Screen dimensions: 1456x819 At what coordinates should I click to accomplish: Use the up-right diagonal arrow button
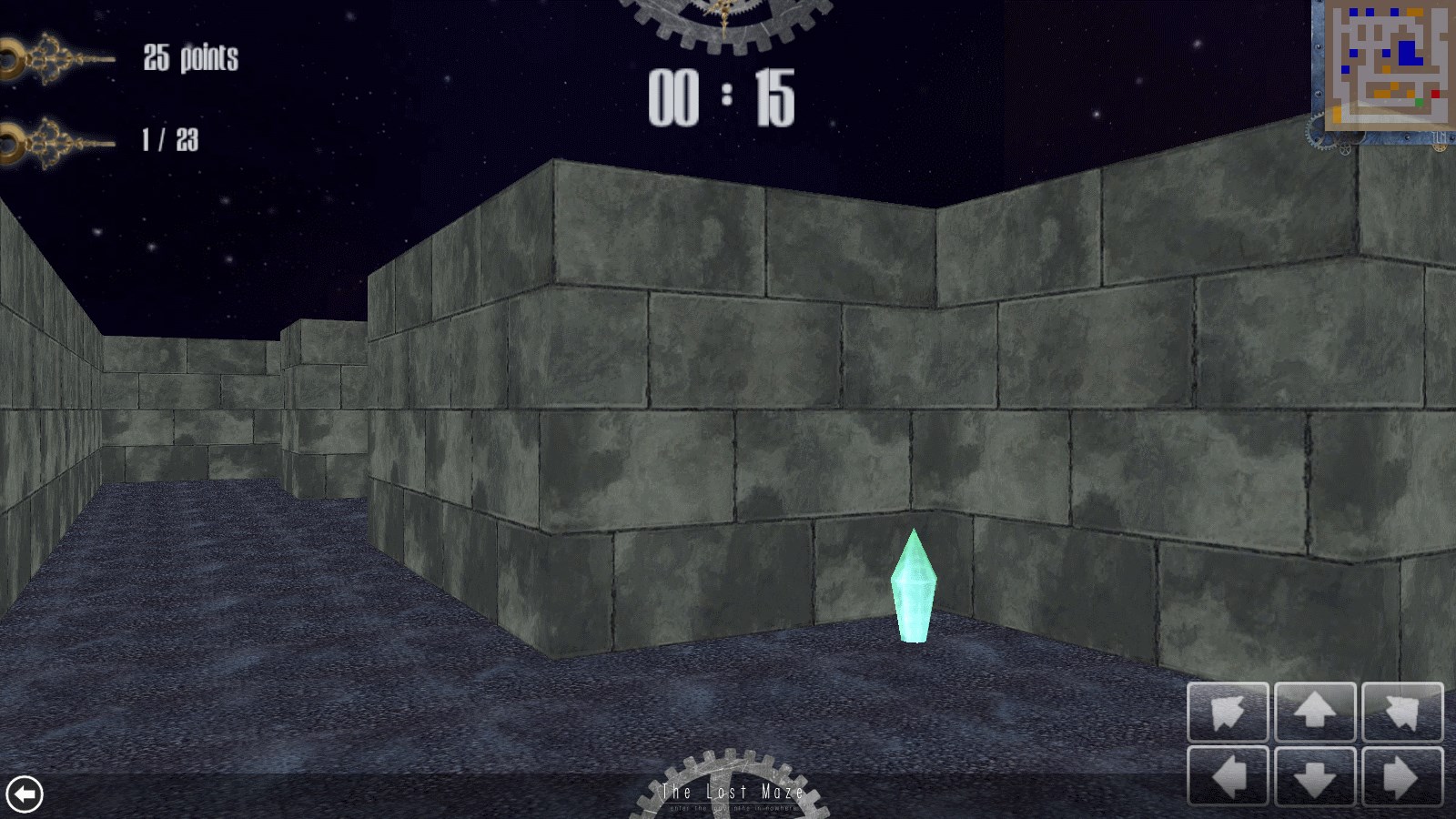tap(1402, 712)
